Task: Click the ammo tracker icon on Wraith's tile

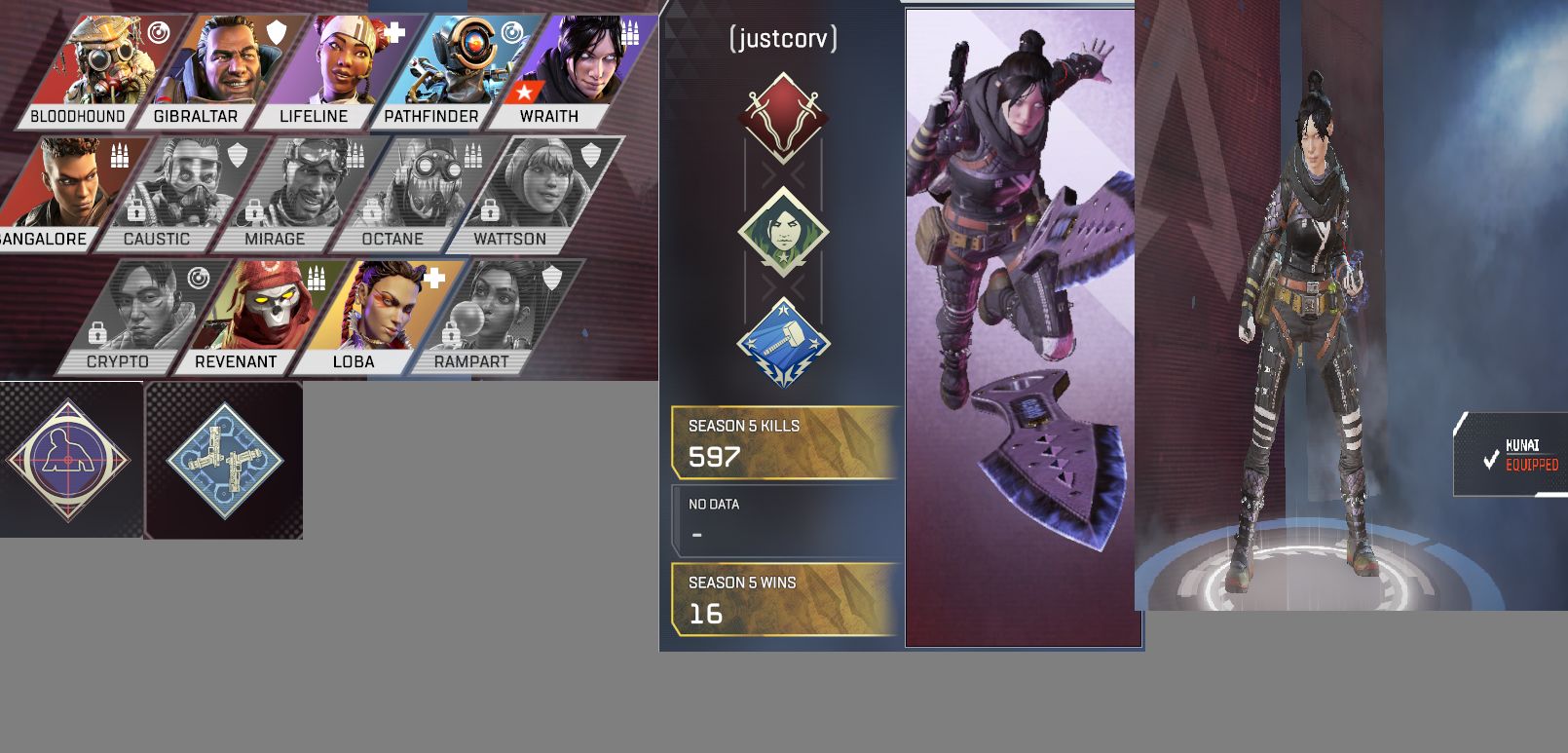Action: point(631,32)
